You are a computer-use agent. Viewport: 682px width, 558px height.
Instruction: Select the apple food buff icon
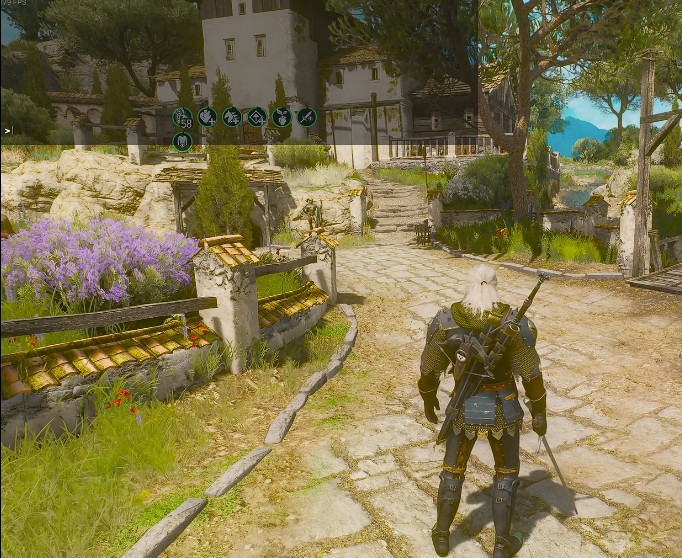[282, 117]
